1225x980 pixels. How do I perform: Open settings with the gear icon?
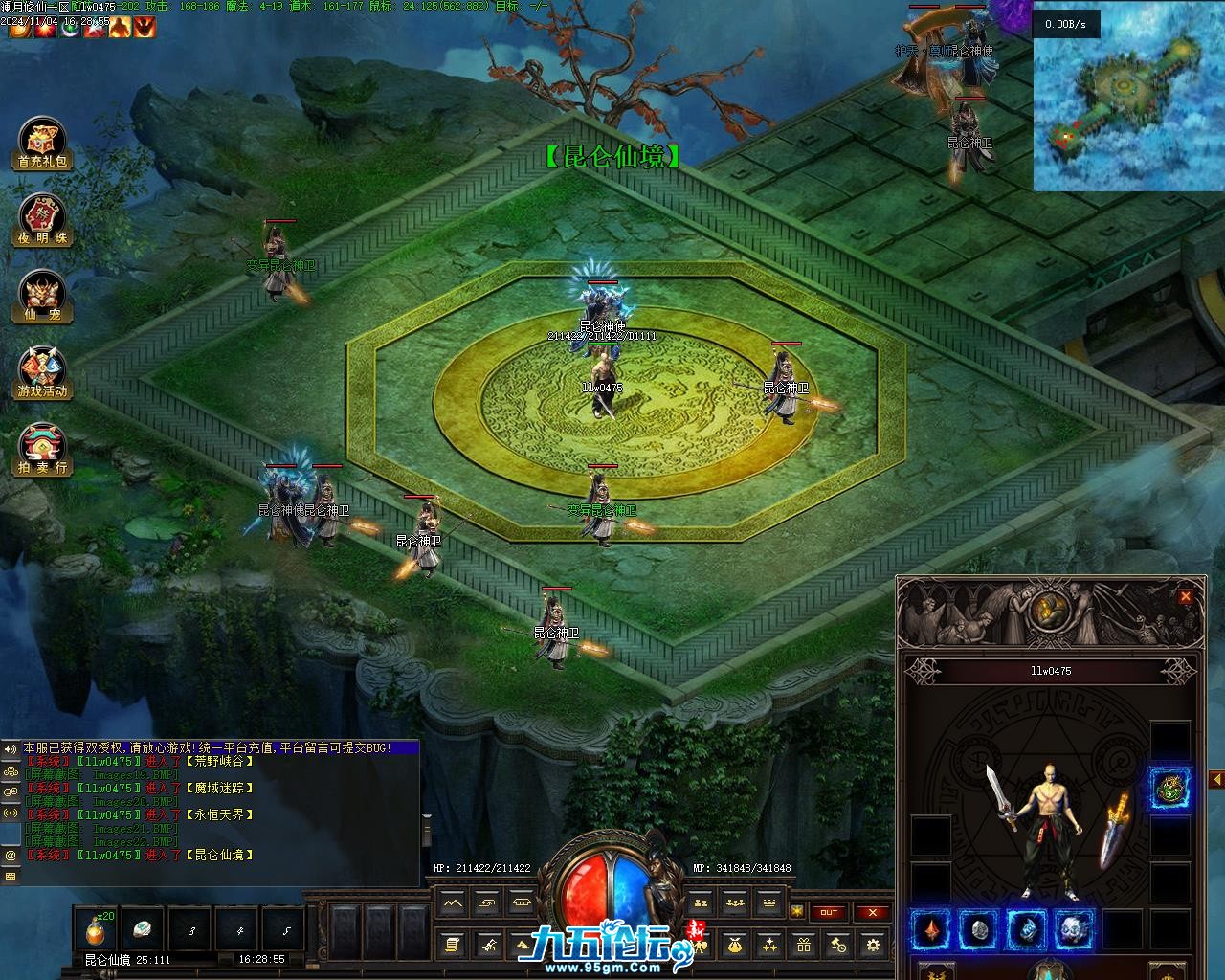[x=872, y=946]
